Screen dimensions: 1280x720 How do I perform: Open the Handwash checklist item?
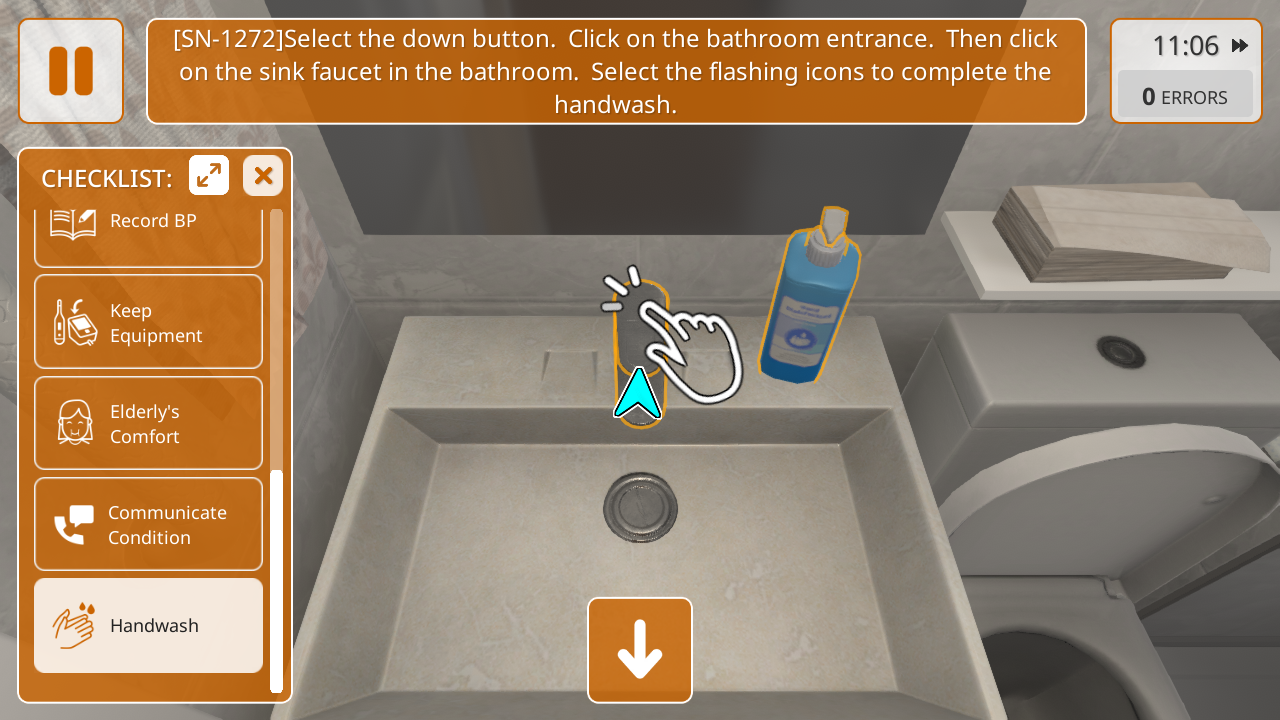(x=149, y=626)
